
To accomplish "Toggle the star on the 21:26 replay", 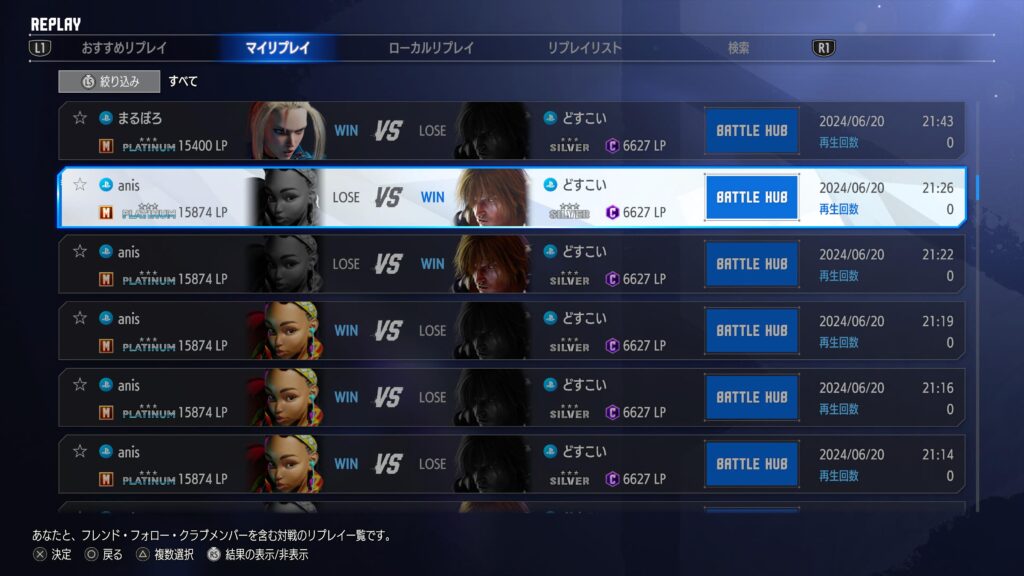I will click(80, 185).
